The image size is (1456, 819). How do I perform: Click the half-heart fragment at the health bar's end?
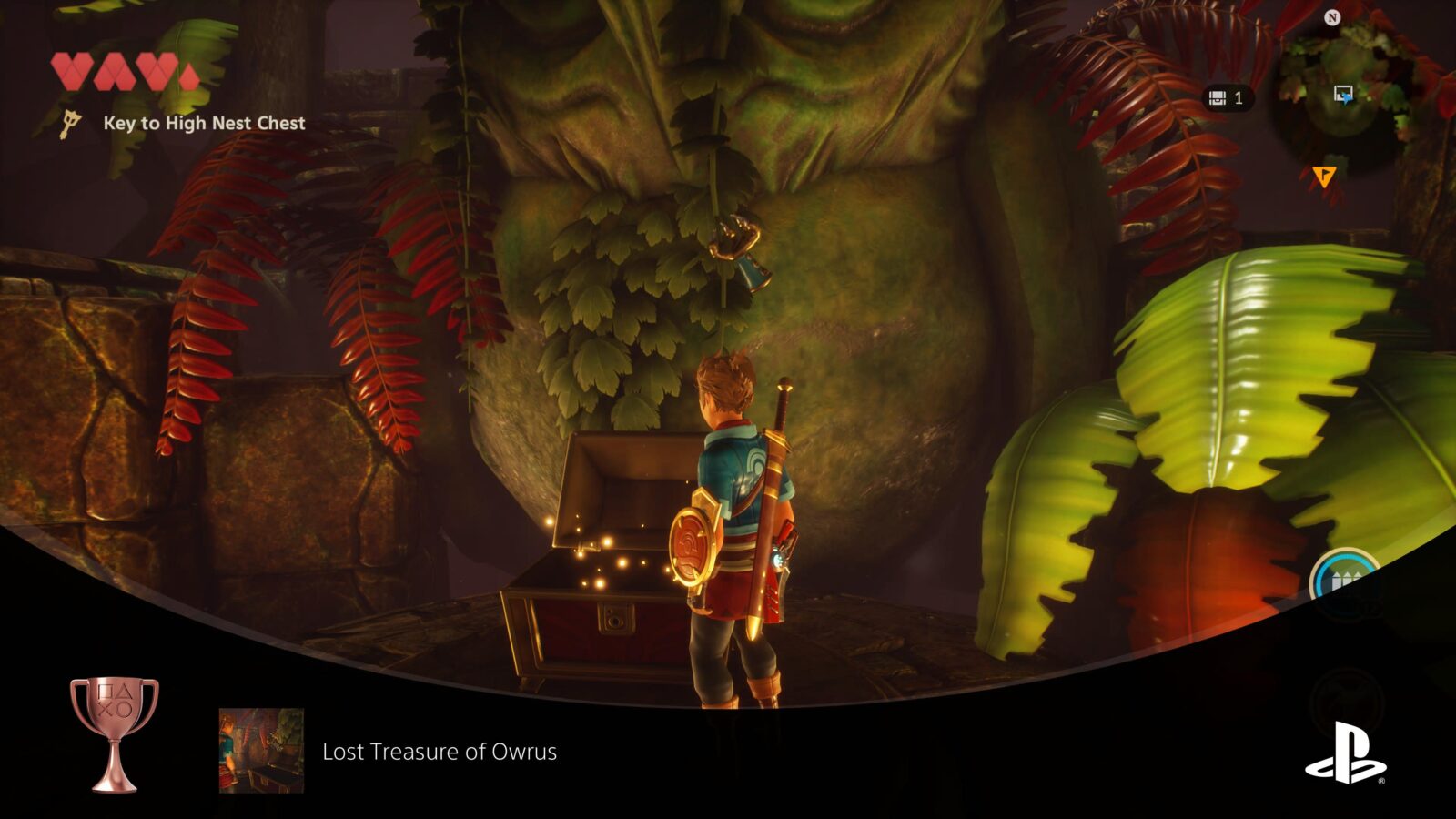point(189,73)
